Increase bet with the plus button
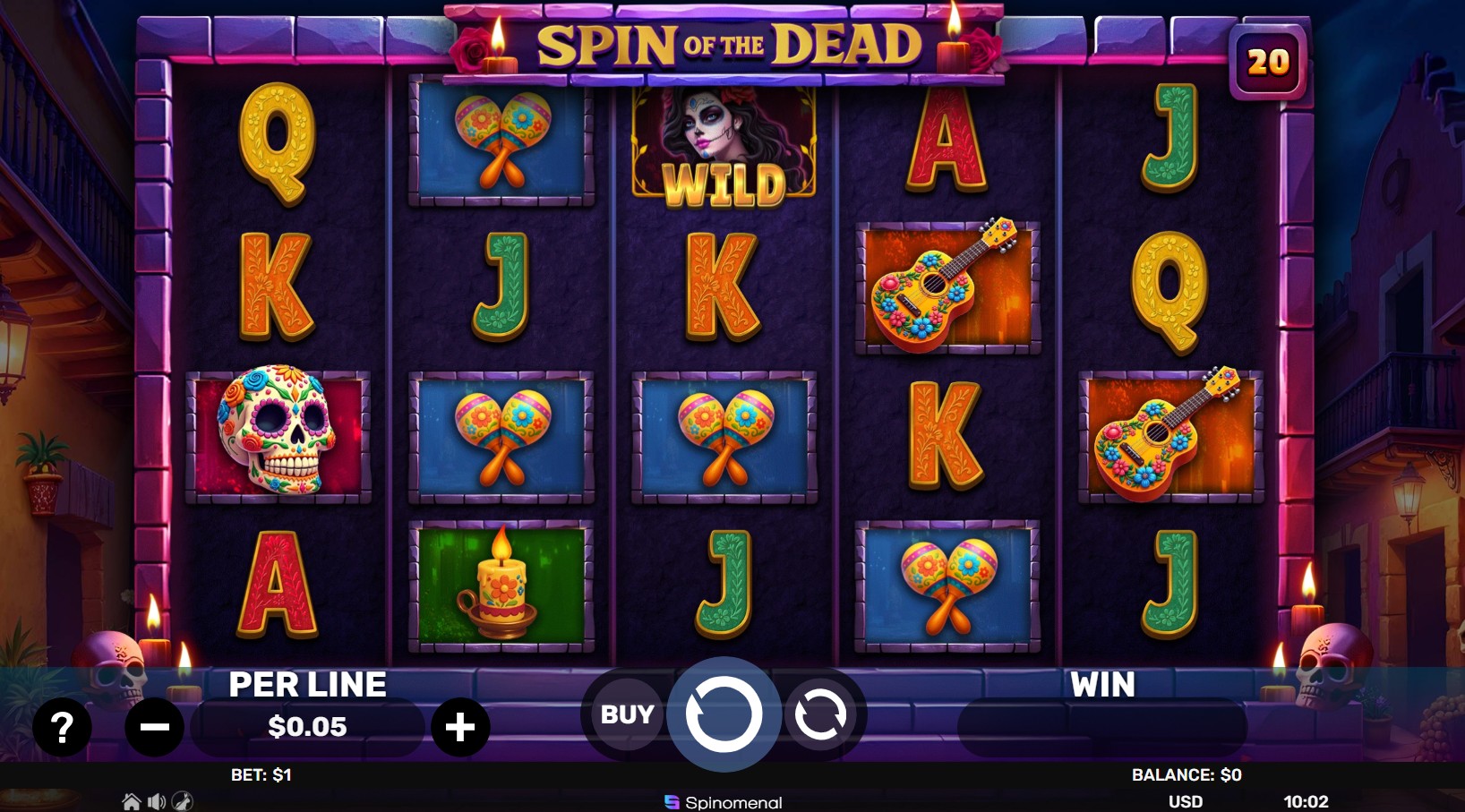Viewport: 1465px width, 812px height. (460, 728)
